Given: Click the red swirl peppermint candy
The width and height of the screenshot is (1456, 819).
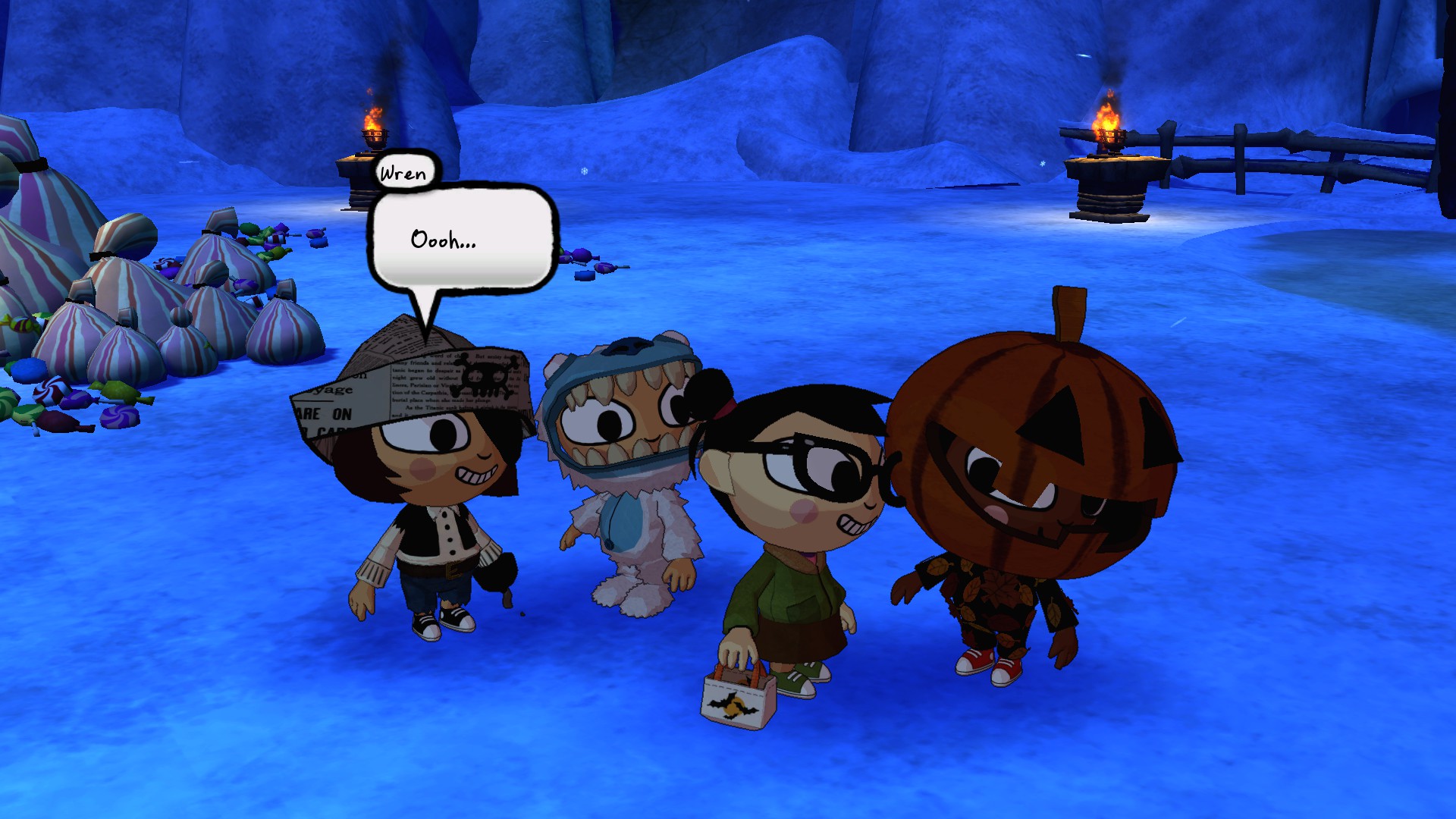Looking at the screenshot, I should [47, 391].
